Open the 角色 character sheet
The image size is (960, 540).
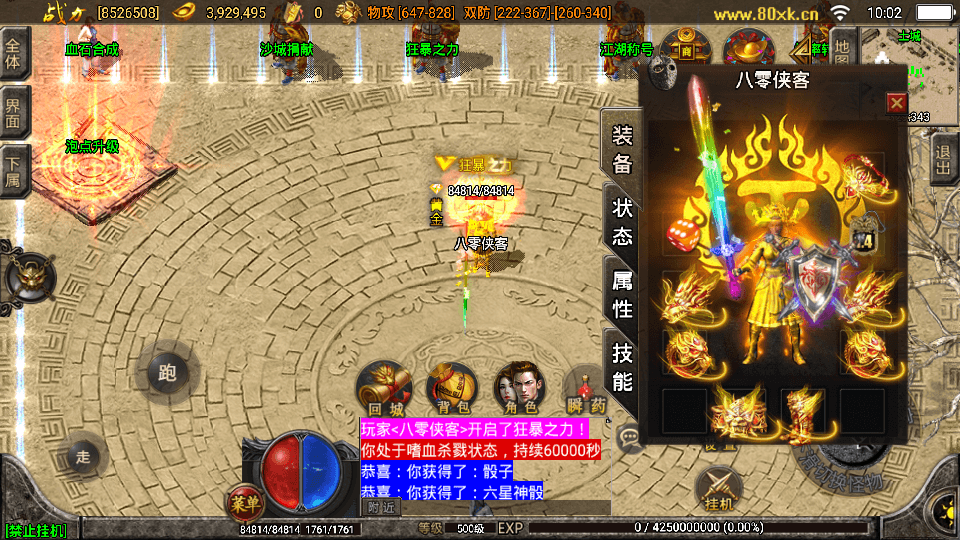click(x=519, y=386)
